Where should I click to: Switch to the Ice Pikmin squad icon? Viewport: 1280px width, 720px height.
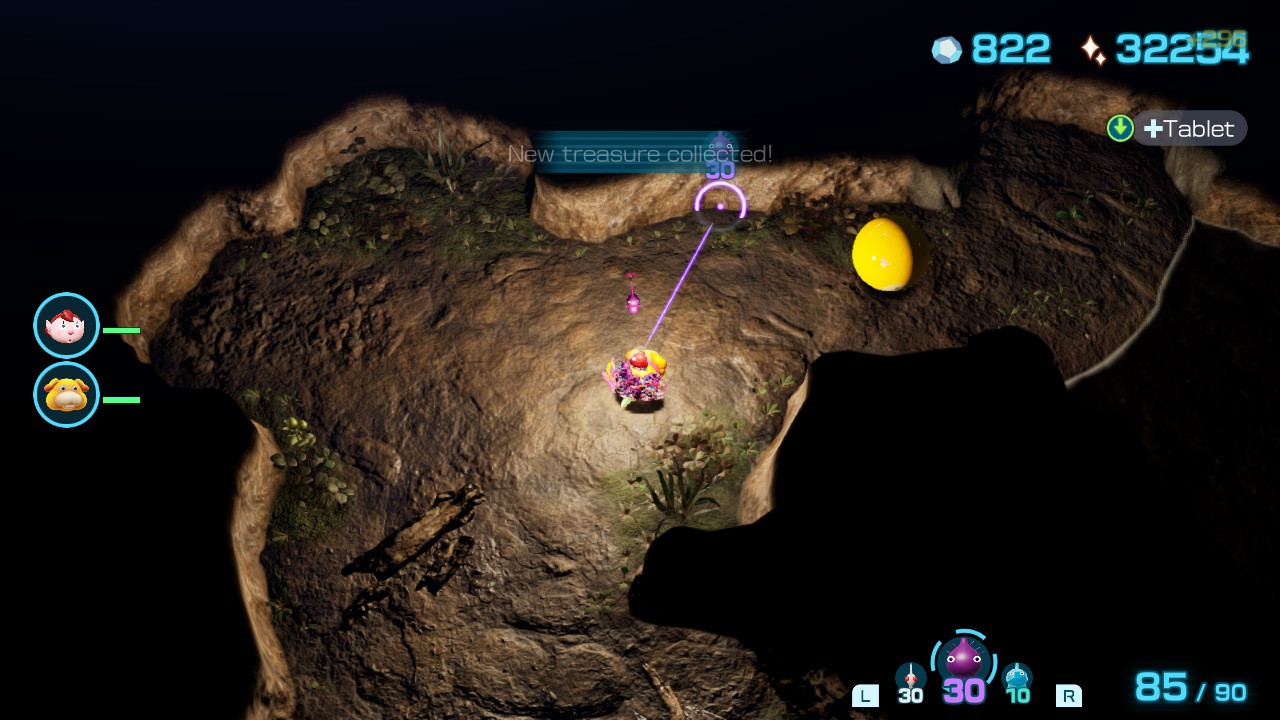pos(1017,677)
